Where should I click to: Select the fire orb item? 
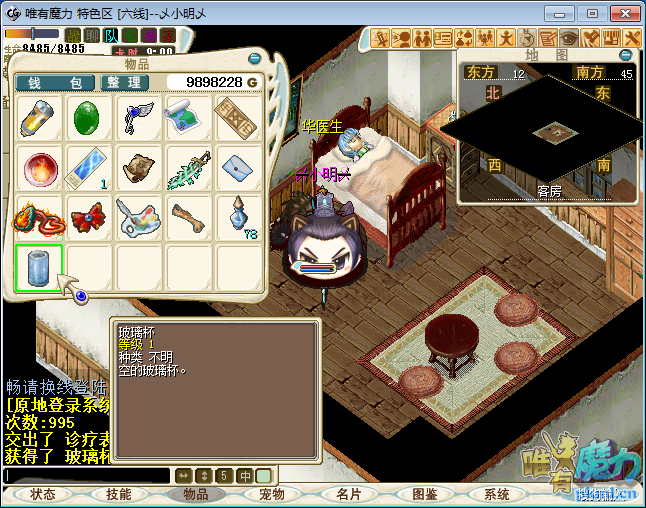[x=40, y=168]
